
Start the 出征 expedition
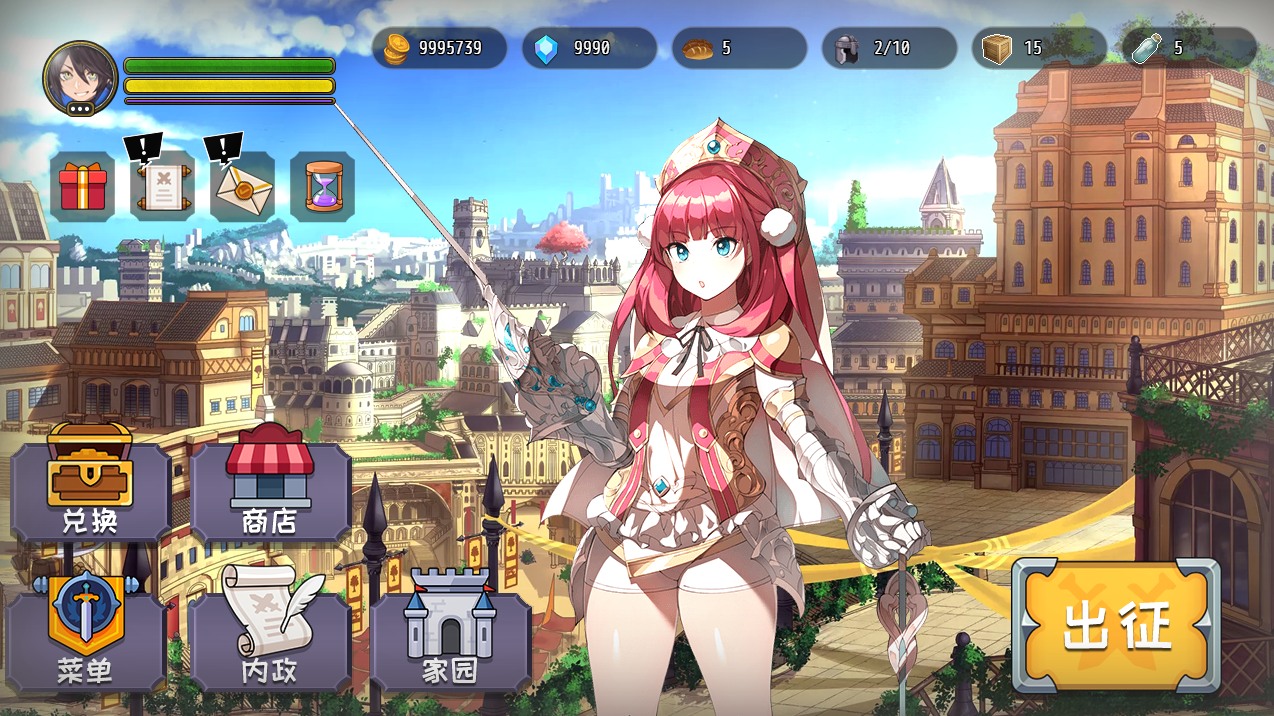coord(1116,627)
